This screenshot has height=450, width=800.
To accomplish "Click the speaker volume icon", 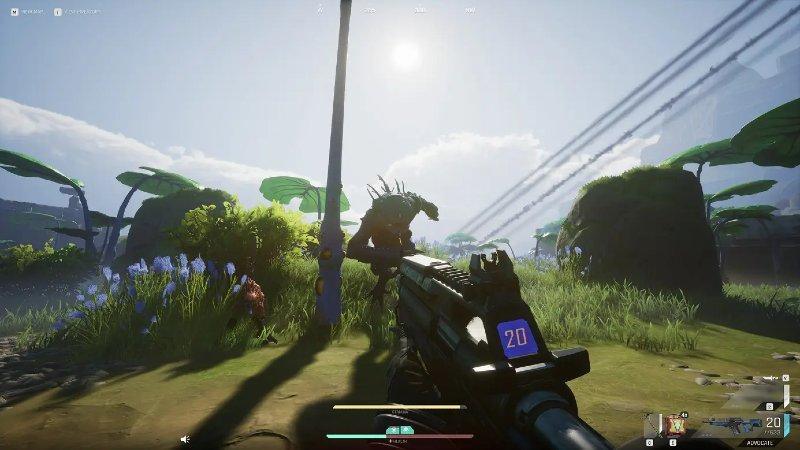I will click(184, 438).
